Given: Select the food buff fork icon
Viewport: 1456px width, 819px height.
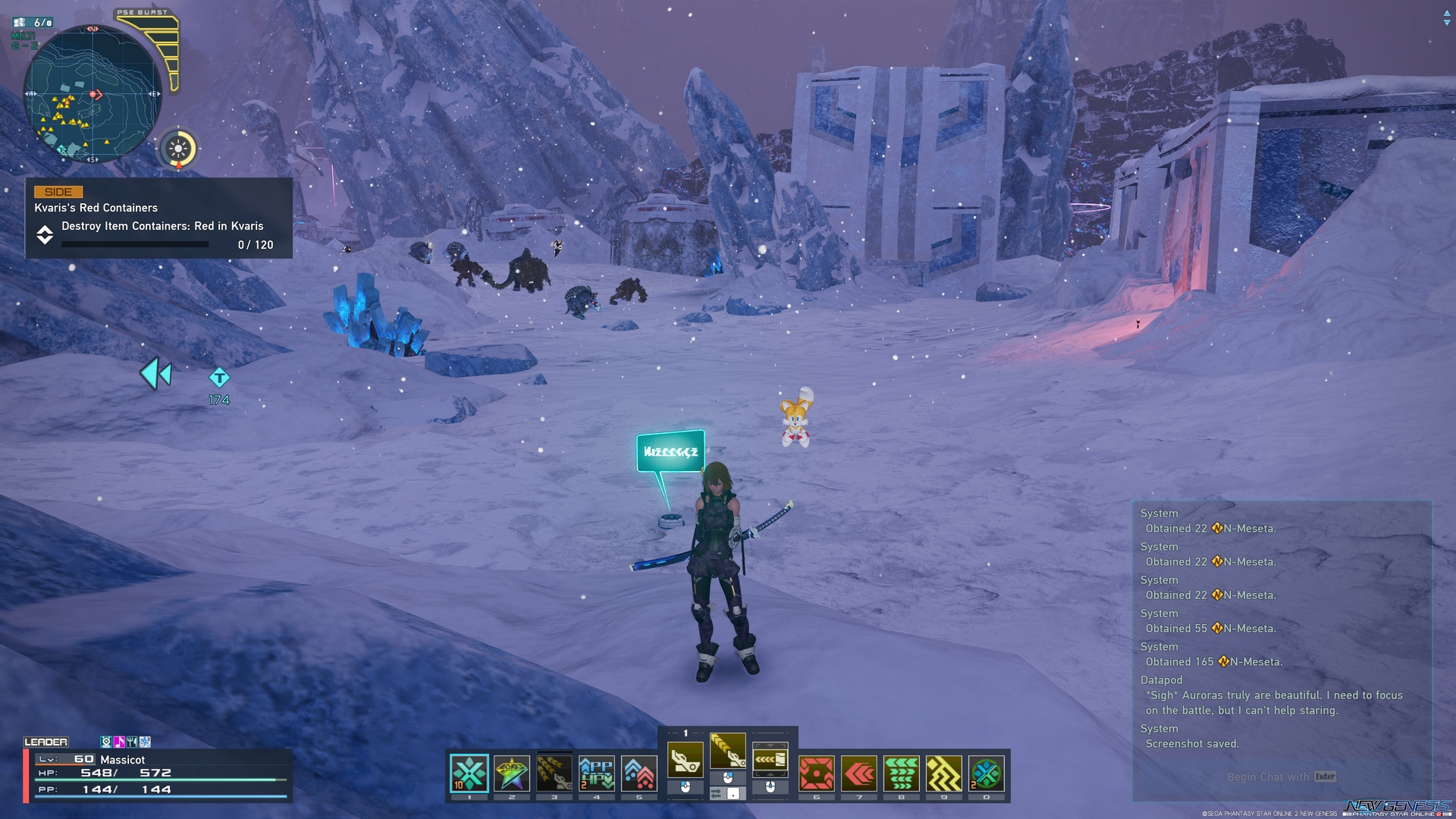Looking at the screenshot, I should (x=131, y=741).
